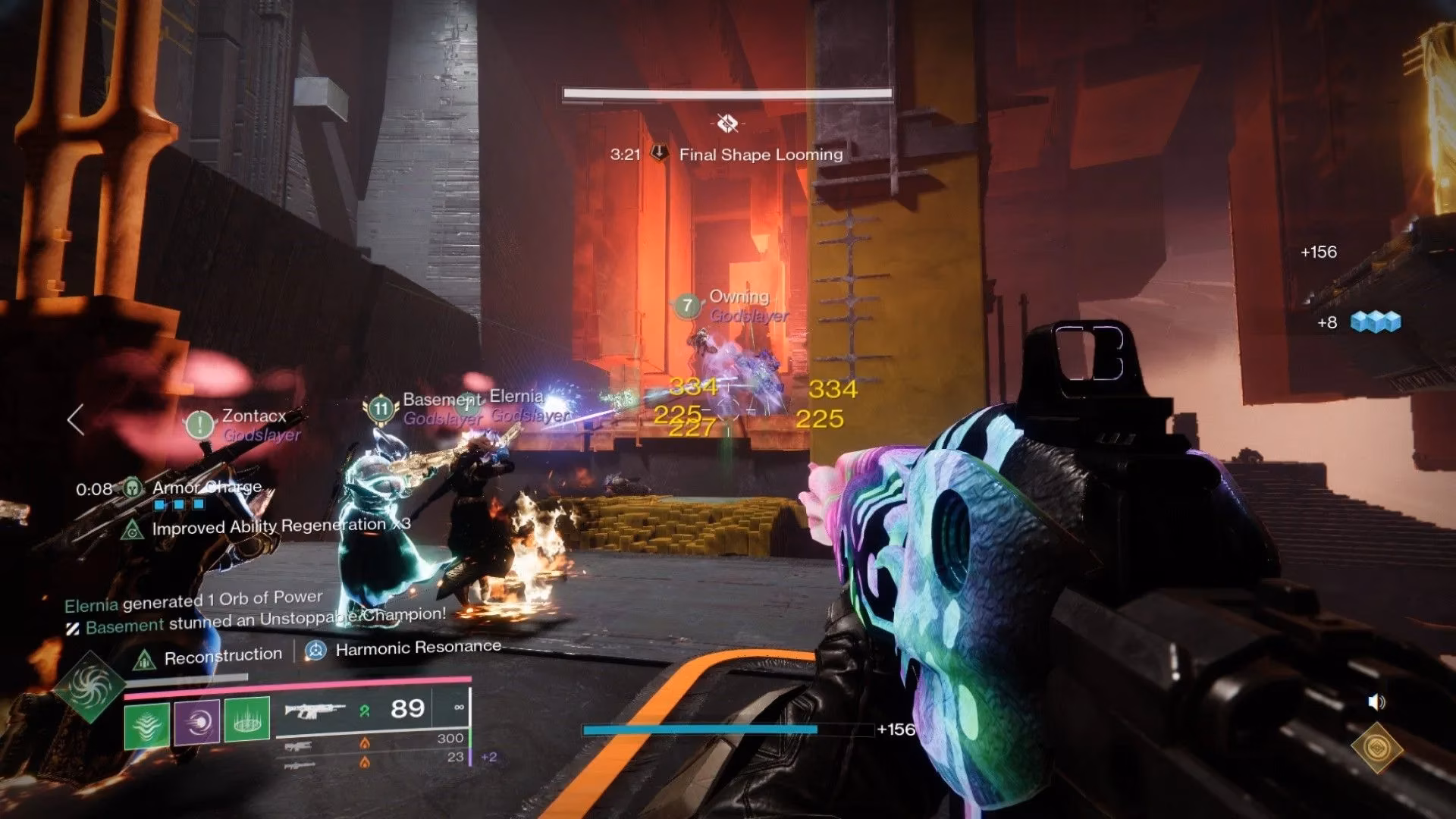Viewport: 1456px width, 819px height.
Task: Select Zontacx's fireteam nameplate emblem
Action: 199,425
